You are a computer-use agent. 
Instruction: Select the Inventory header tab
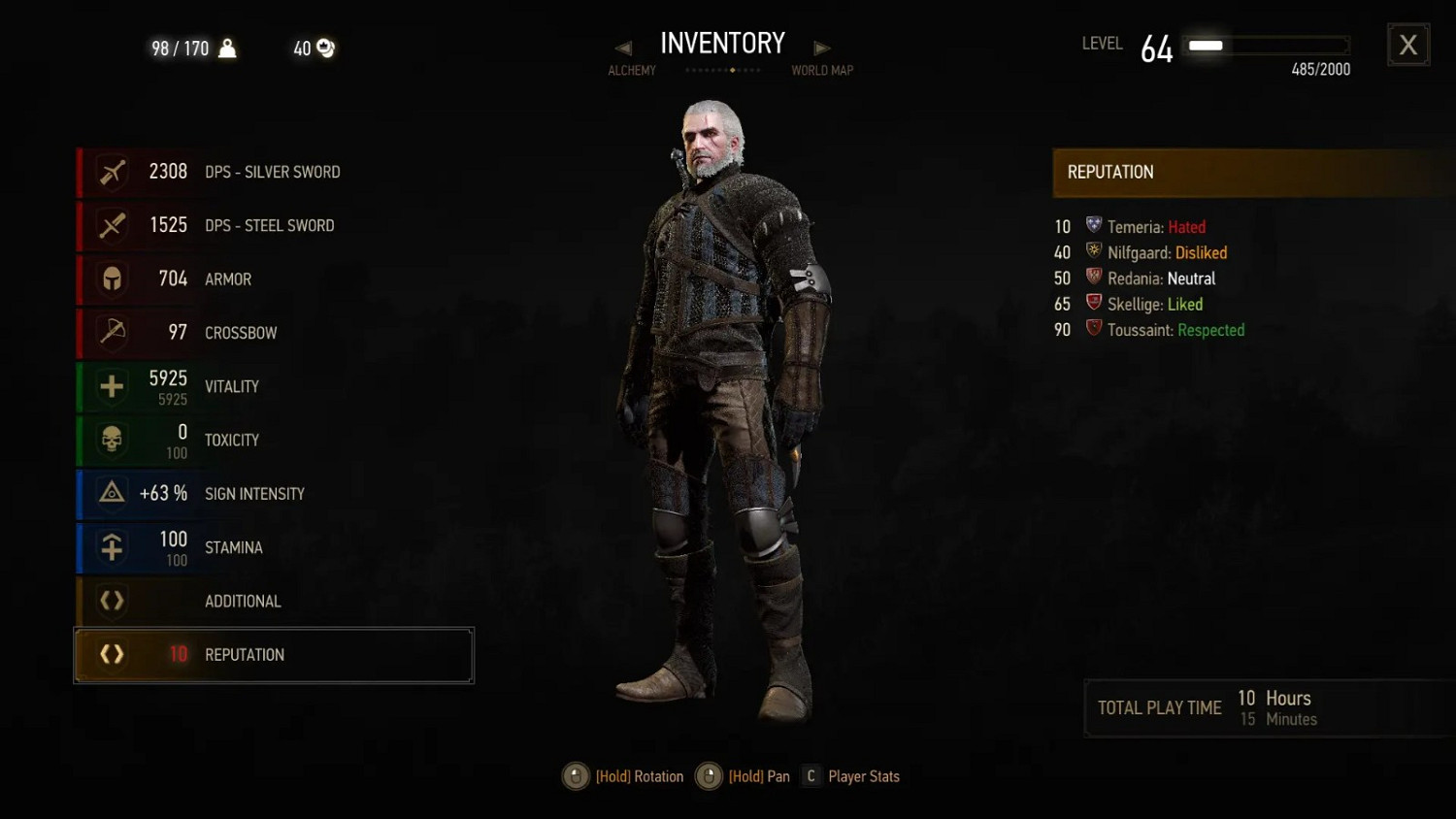coord(722,43)
